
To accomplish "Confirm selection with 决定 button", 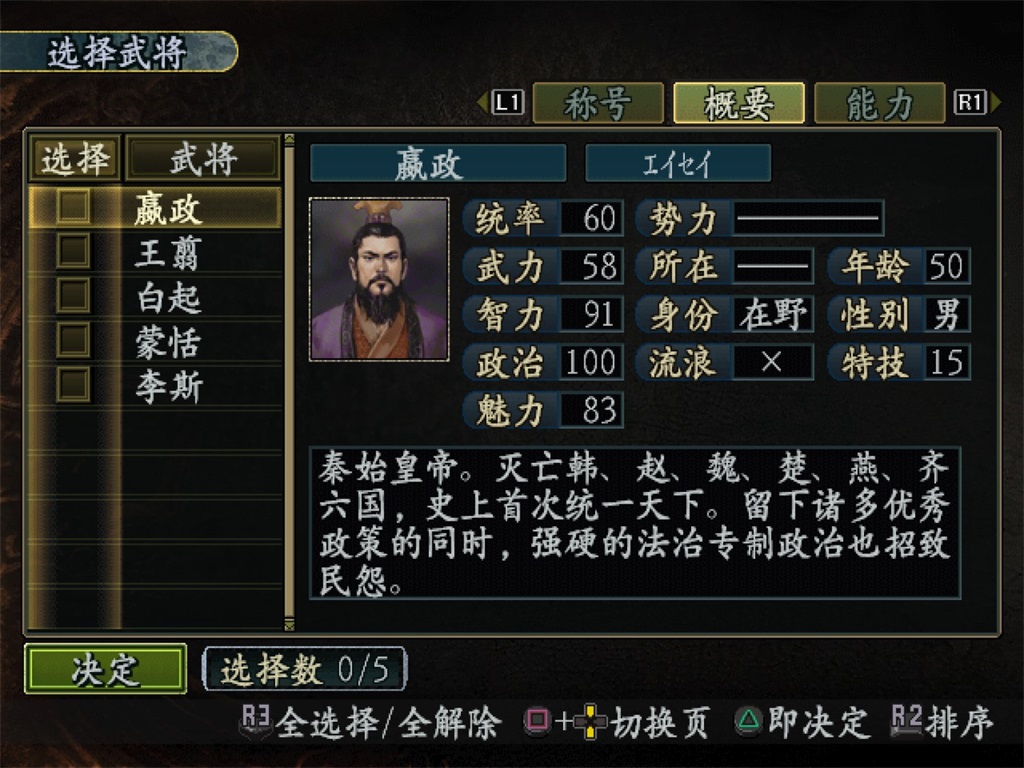I will tap(105, 669).
